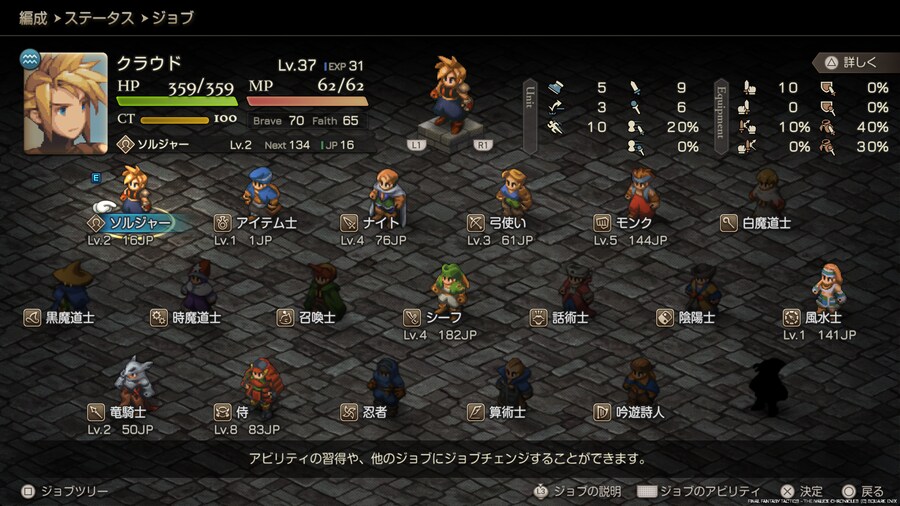This screenshot has height=506, width=900.
Task: Select the 竜騎士 job
Action: (127, 411)
